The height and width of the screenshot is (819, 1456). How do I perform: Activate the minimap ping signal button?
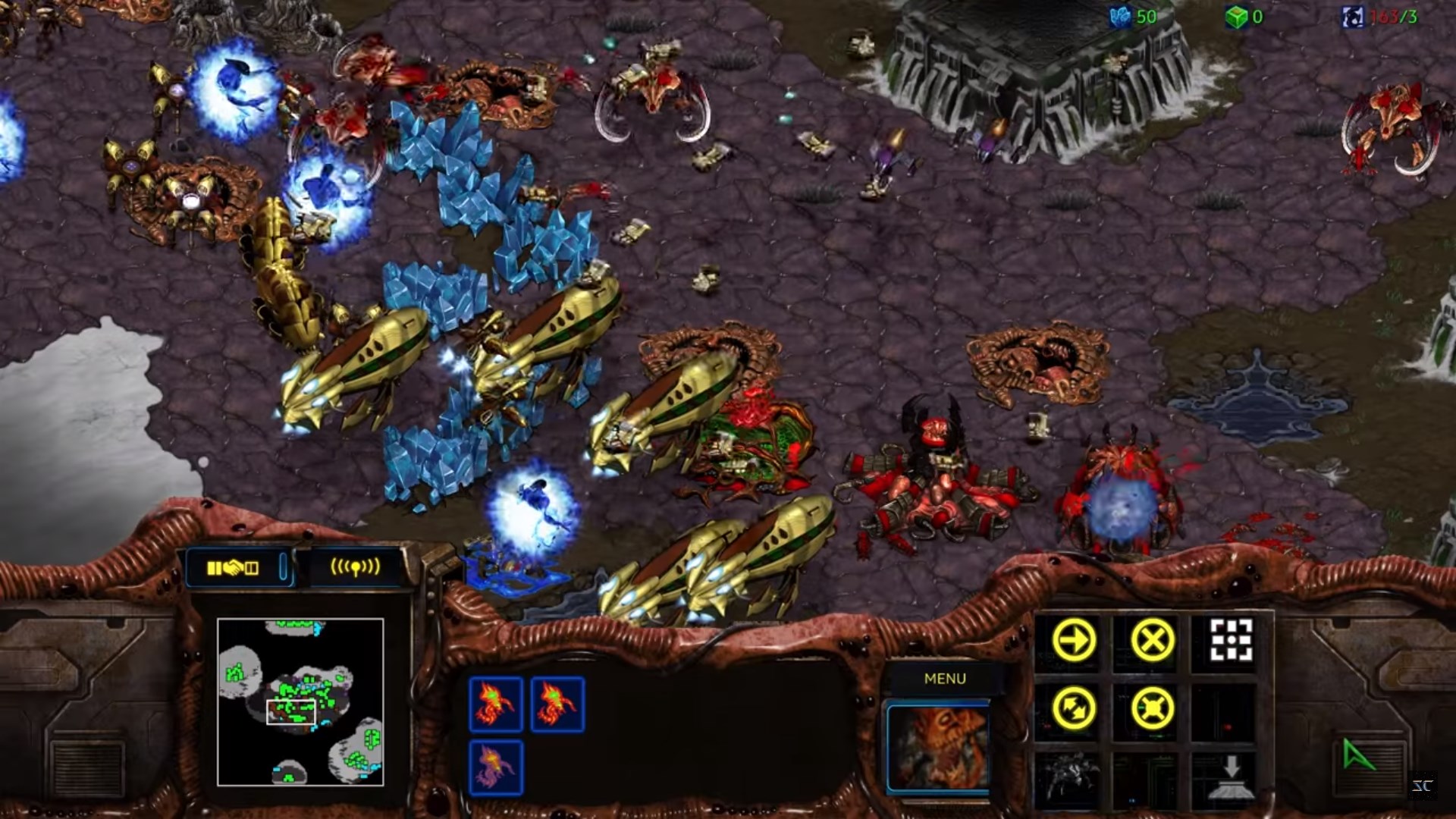355,567
